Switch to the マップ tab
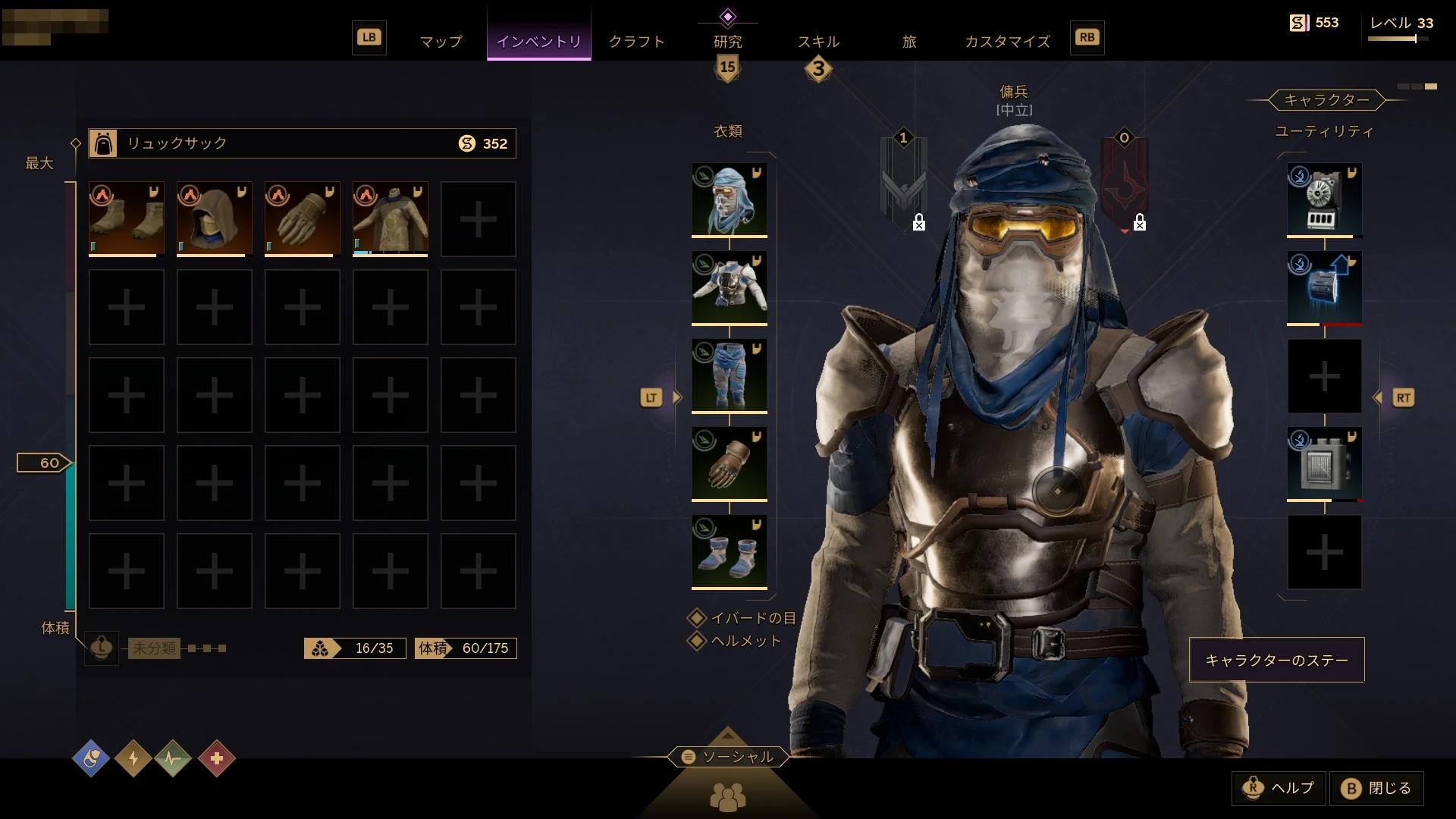The width and height of the screenshot is (1456, 819). point(441,42)
